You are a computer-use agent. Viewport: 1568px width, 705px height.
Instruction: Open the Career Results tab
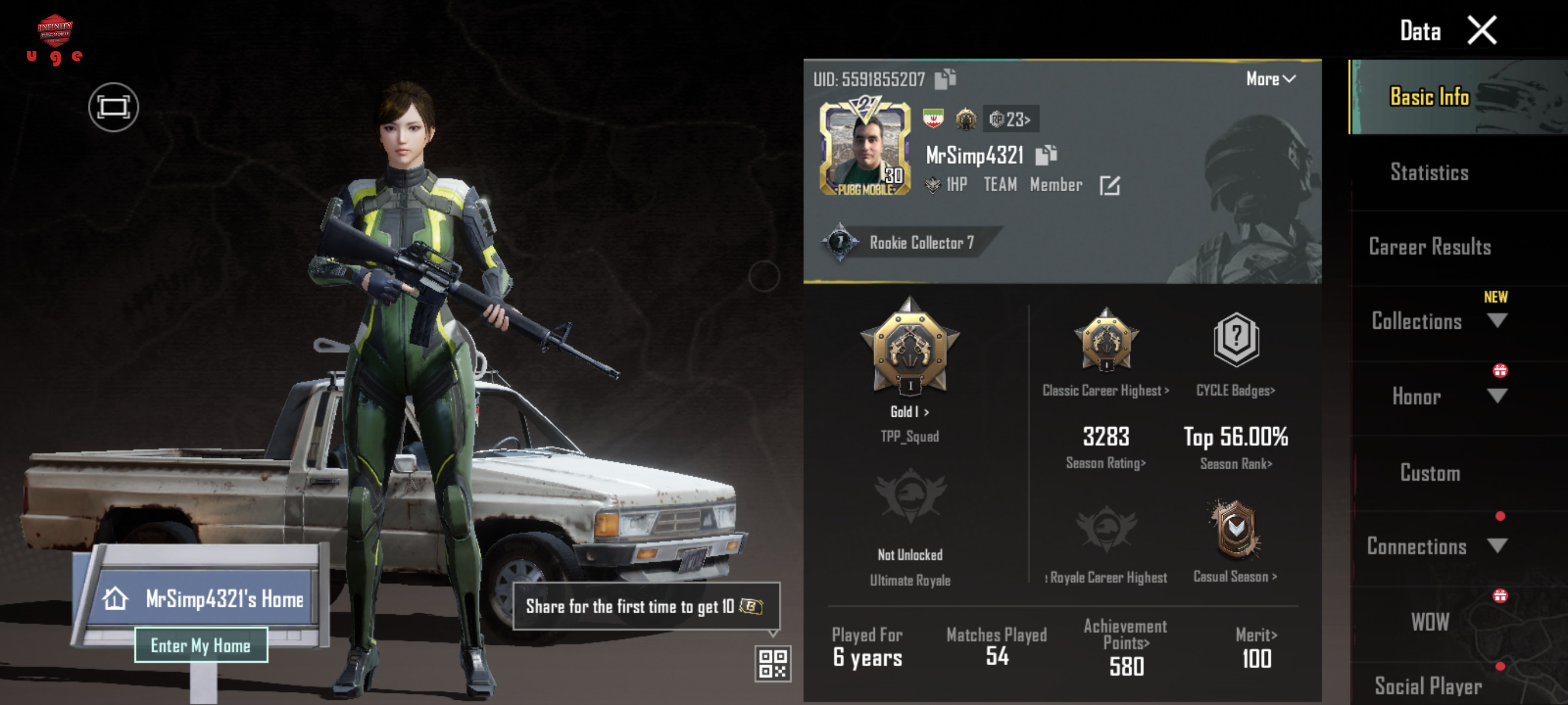click(1429, 247)
